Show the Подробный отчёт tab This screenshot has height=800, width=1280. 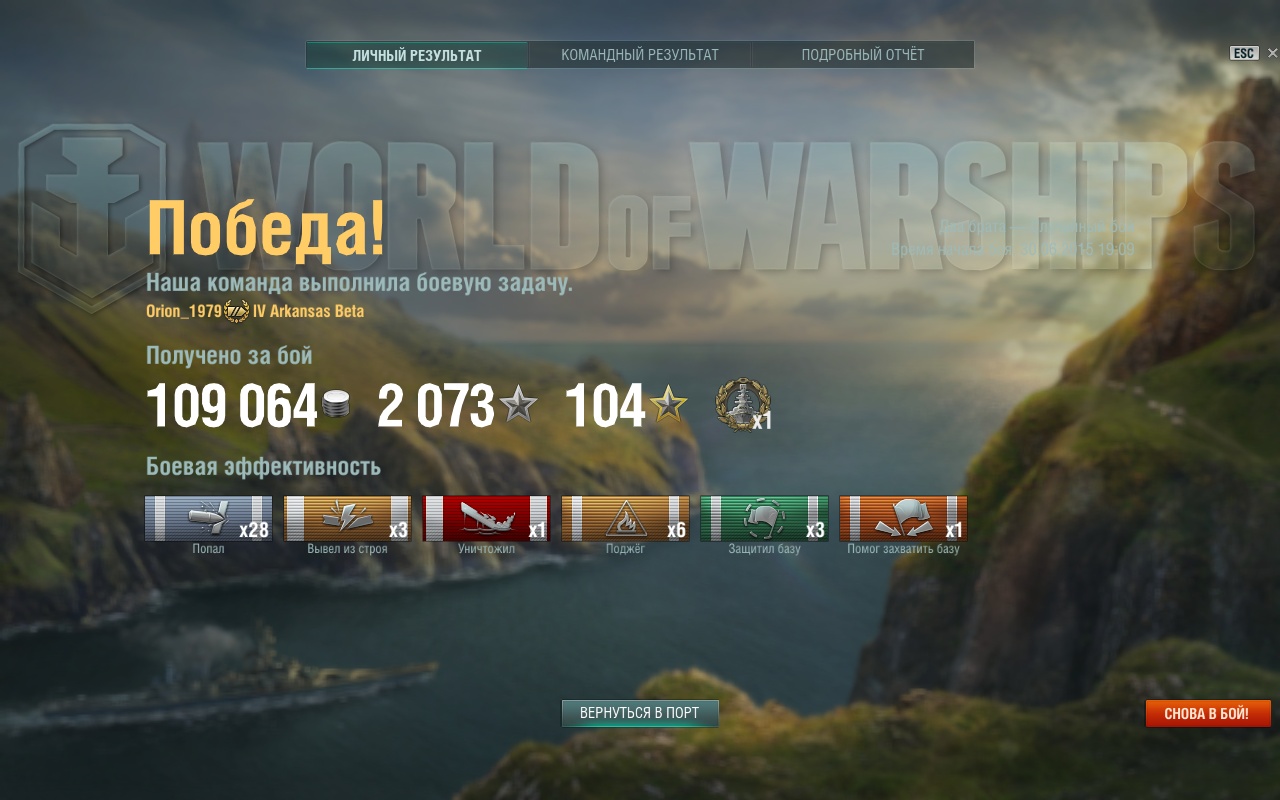click(x=863, y=55)
